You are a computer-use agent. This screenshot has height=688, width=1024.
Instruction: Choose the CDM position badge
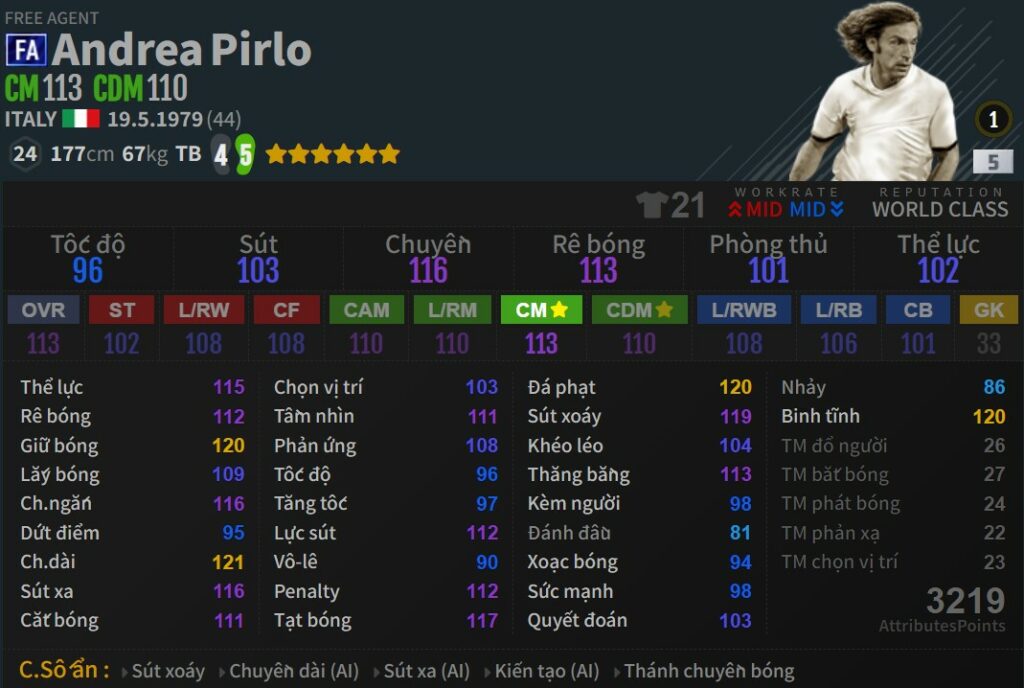tap(638, 310)
